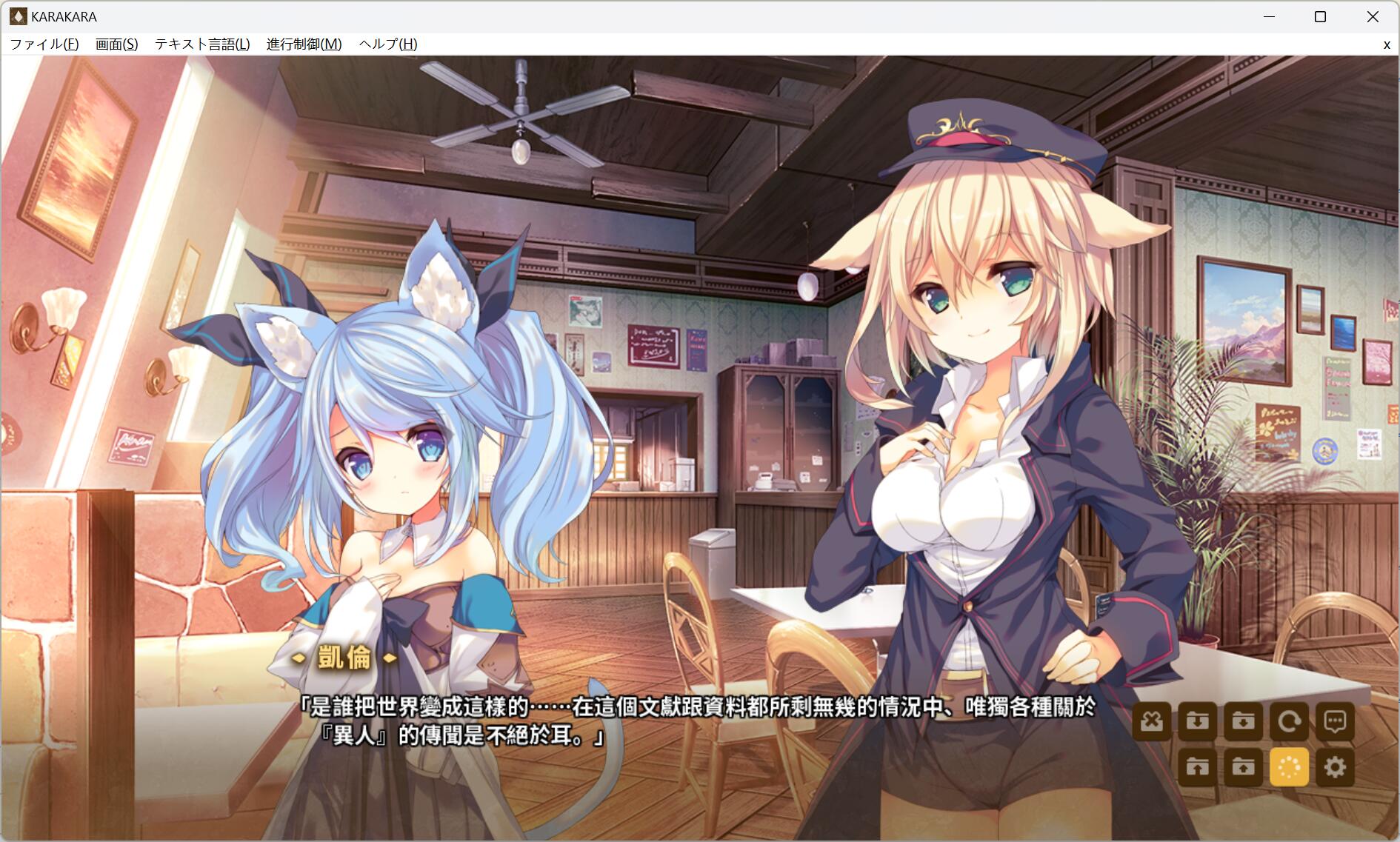Open the 進行制御(M) progress control menu
This screenshot has height=842, width=1400.
[304, 44]
